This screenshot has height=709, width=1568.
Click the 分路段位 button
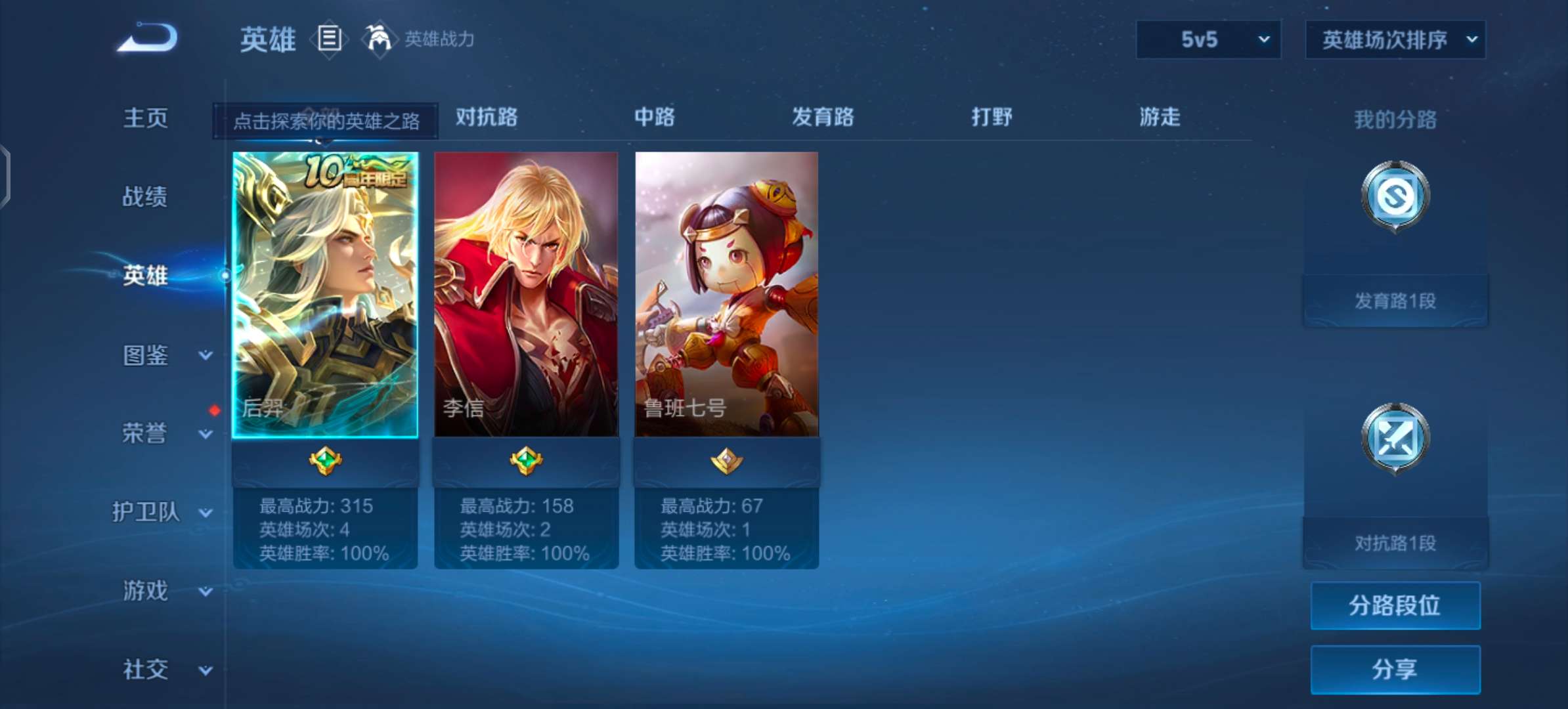(x=1395, y=605)
